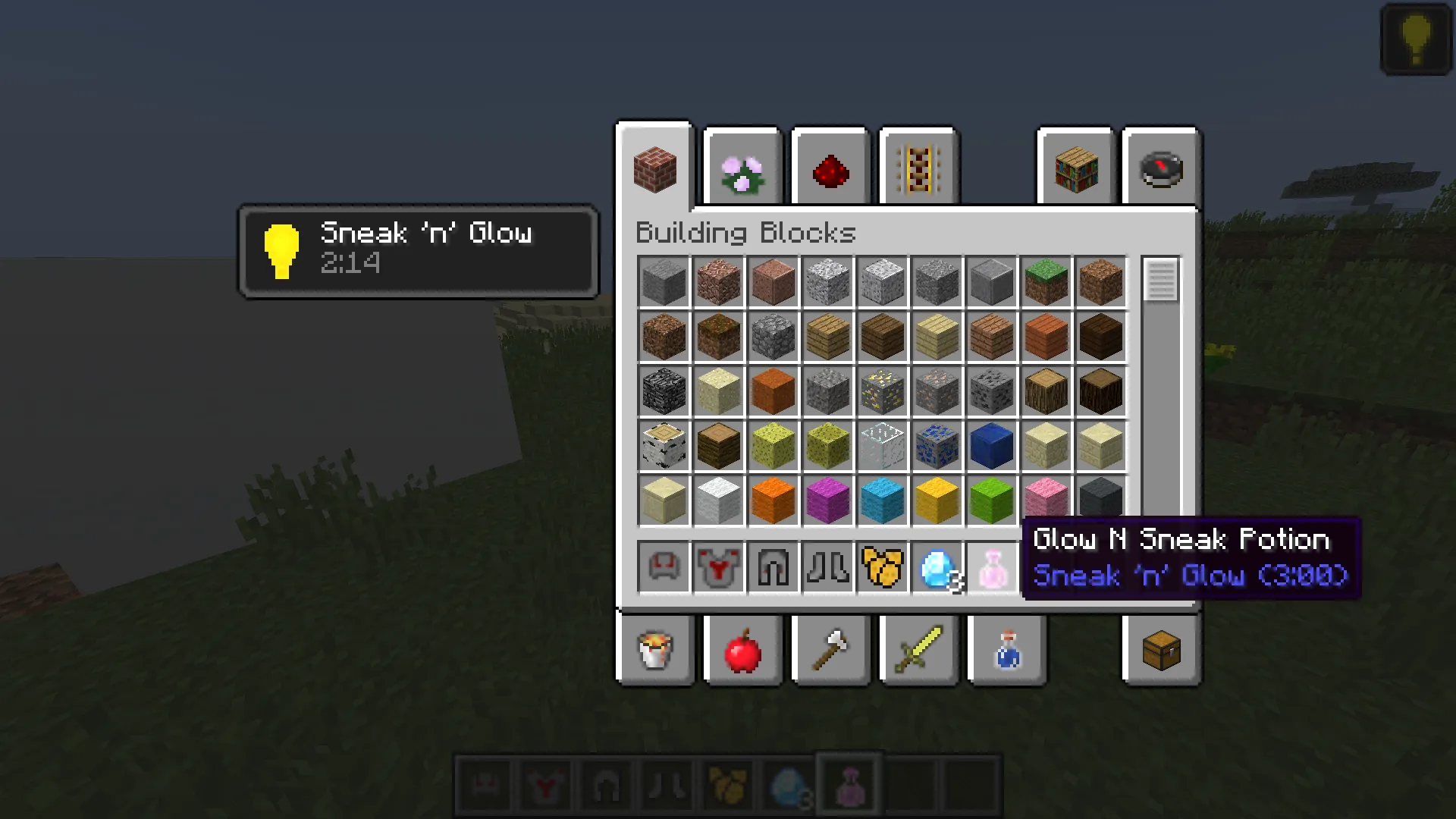
Task: Pick the lapis lazuli block
Action: 991,446
